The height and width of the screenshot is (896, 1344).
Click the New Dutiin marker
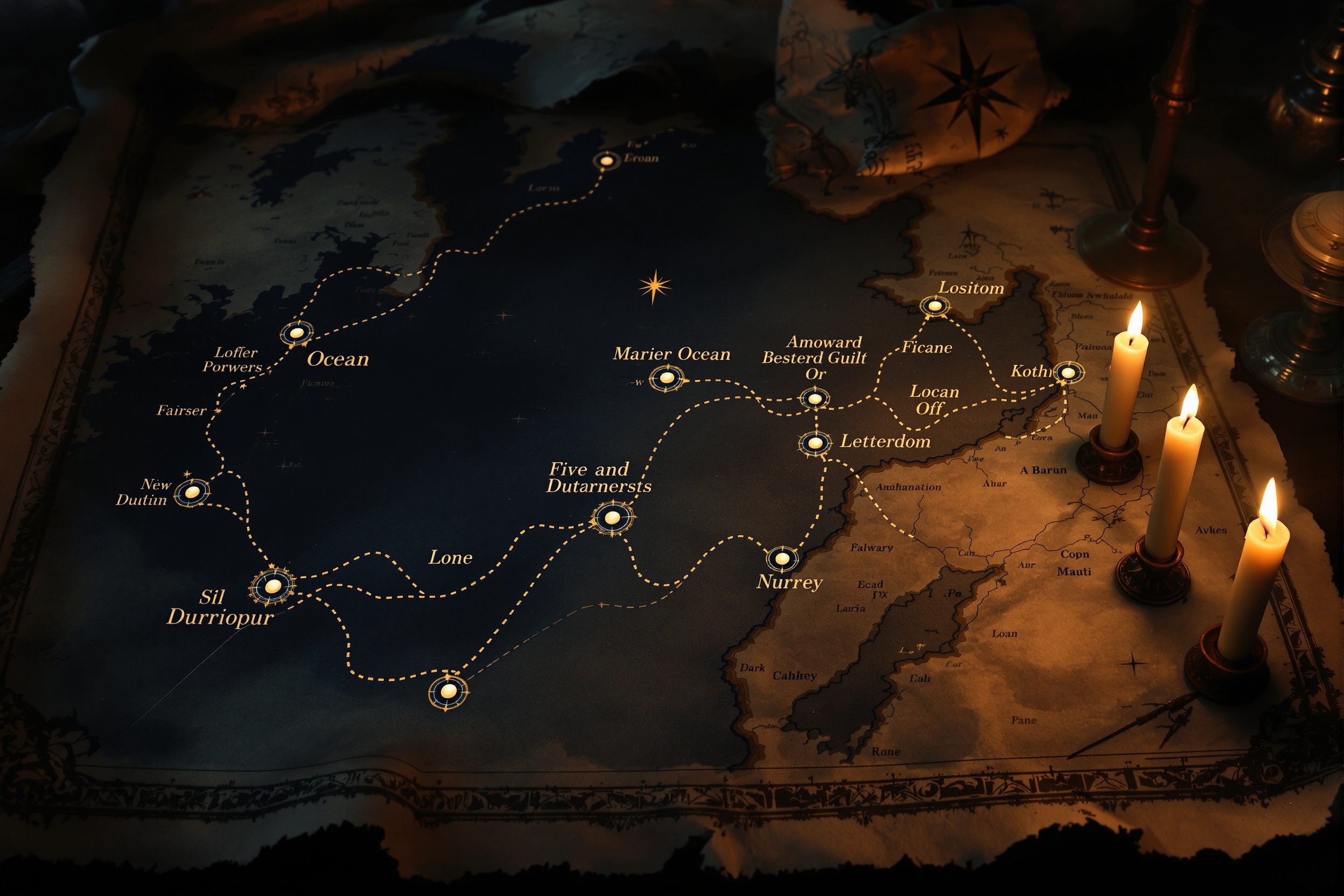[192, 492]
